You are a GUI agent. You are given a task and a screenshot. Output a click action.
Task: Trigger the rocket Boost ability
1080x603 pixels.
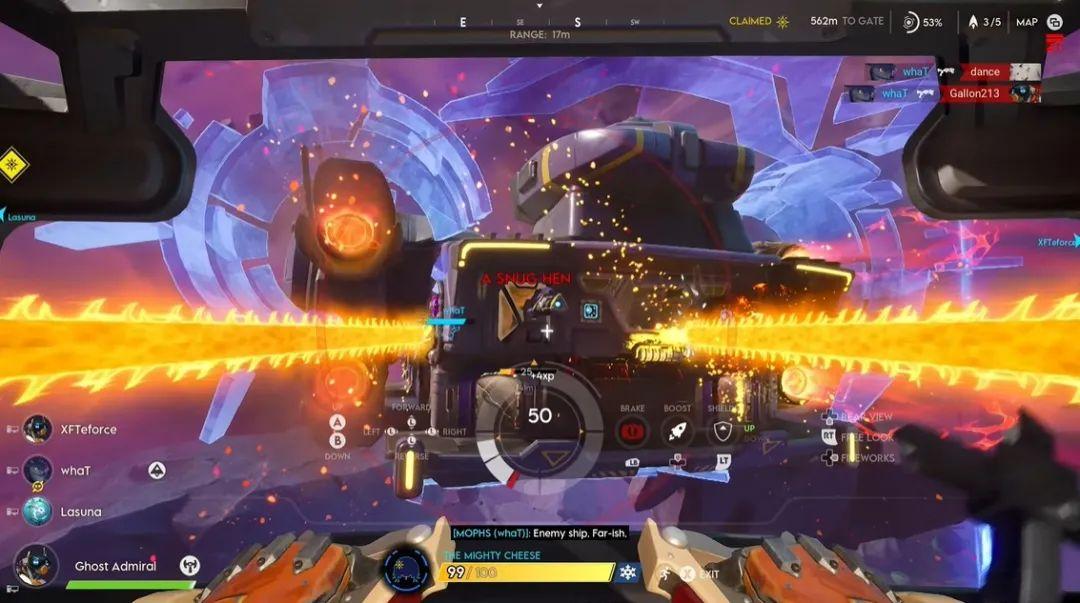coord(677,431)
